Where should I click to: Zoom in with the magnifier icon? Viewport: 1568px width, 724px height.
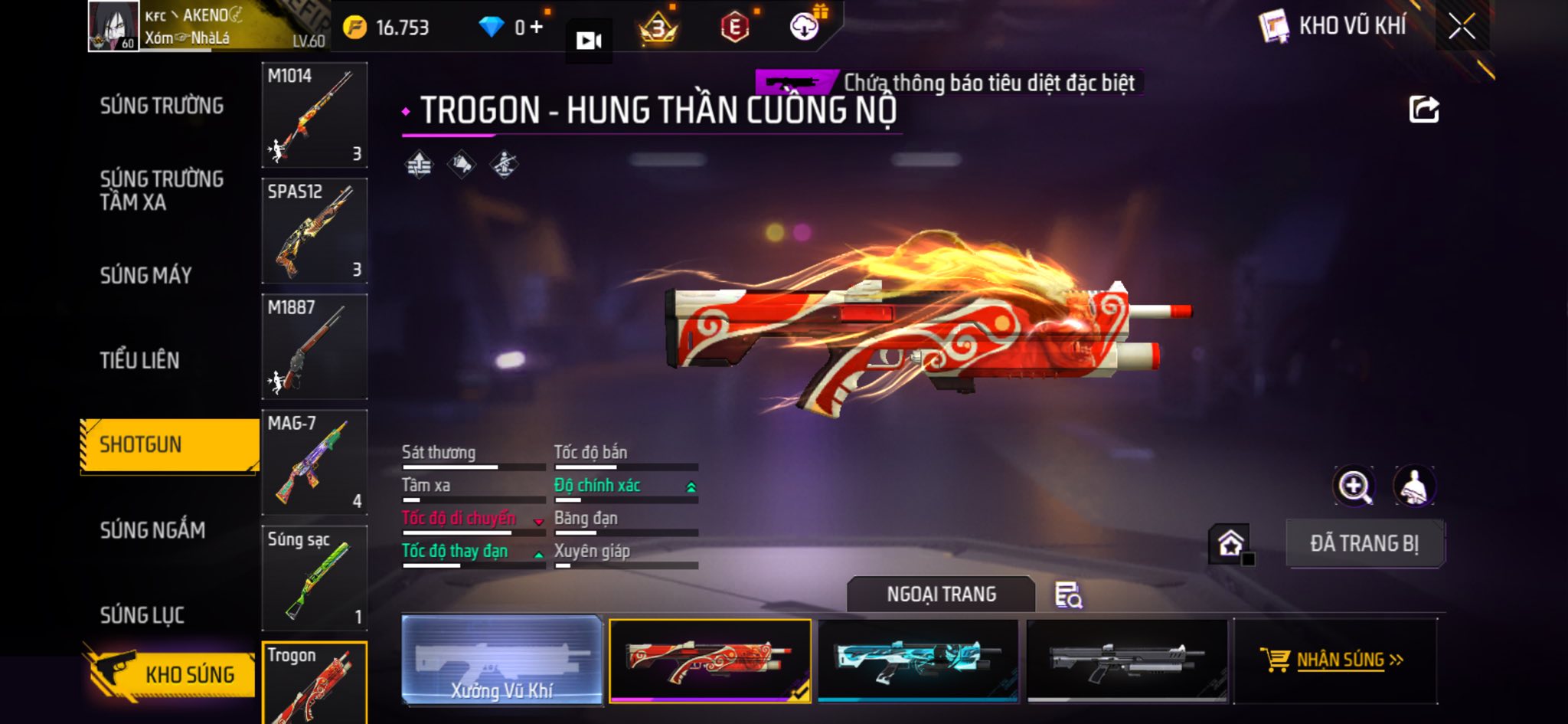click(x=1354, y=486)
